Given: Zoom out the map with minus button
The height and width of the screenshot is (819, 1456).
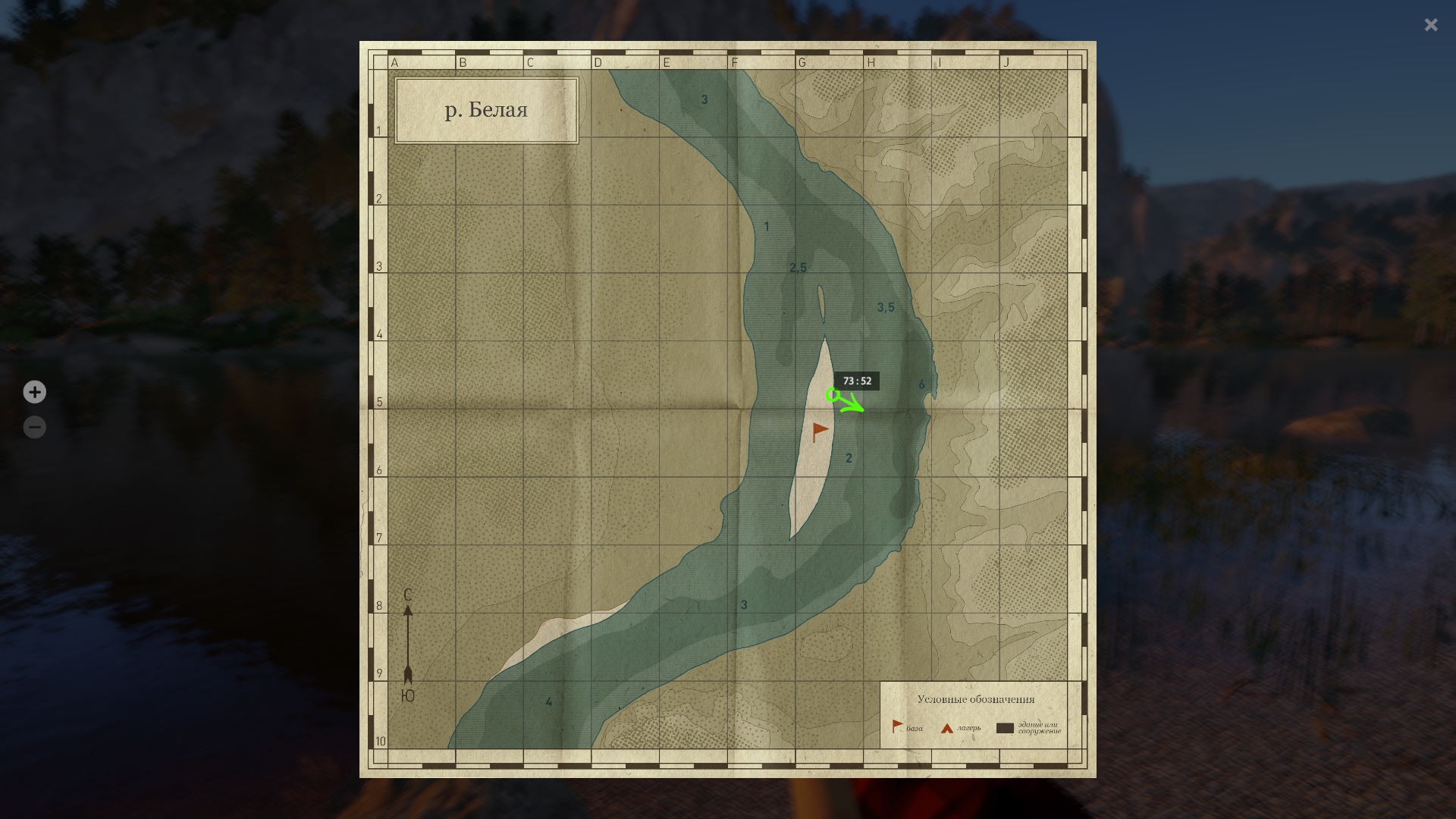Looking at the screenshot, I should coord(34,428).
